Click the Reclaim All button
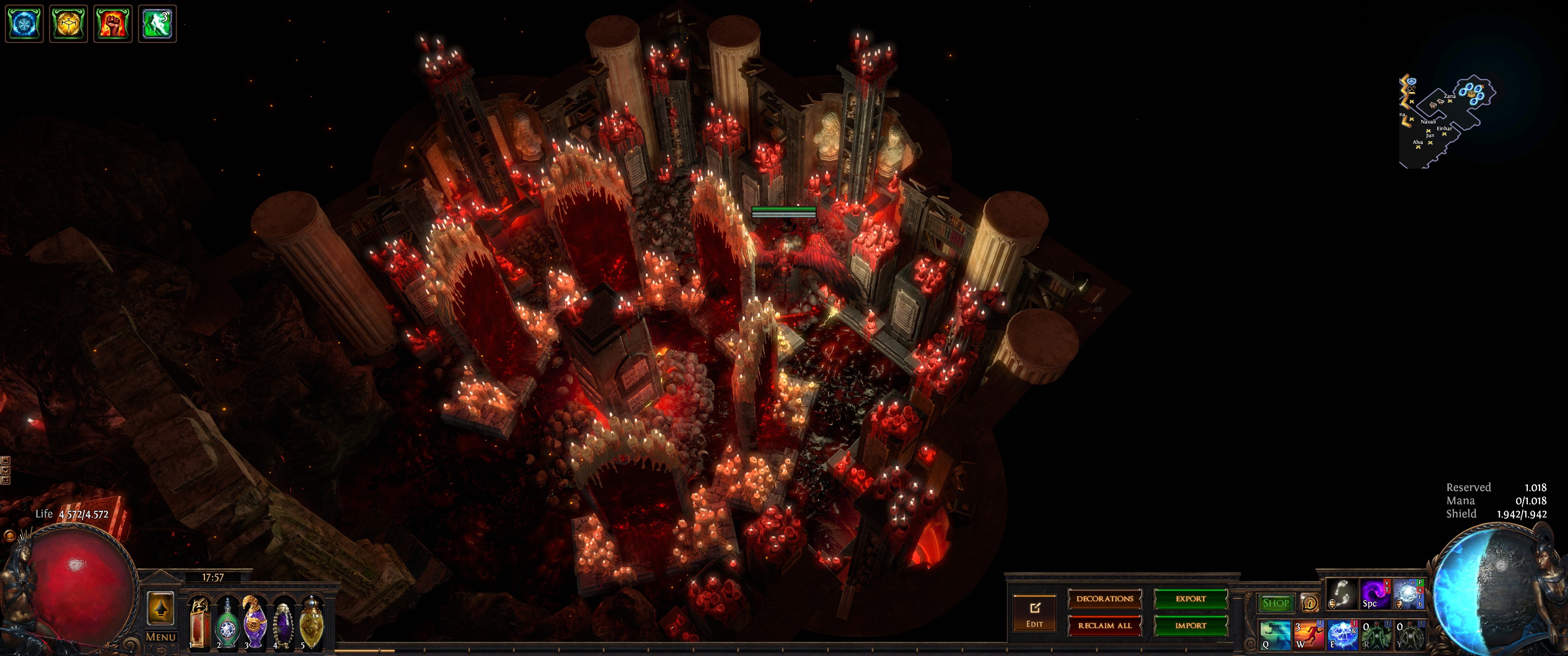1568x656 pixels. [x=1104, y=625]
